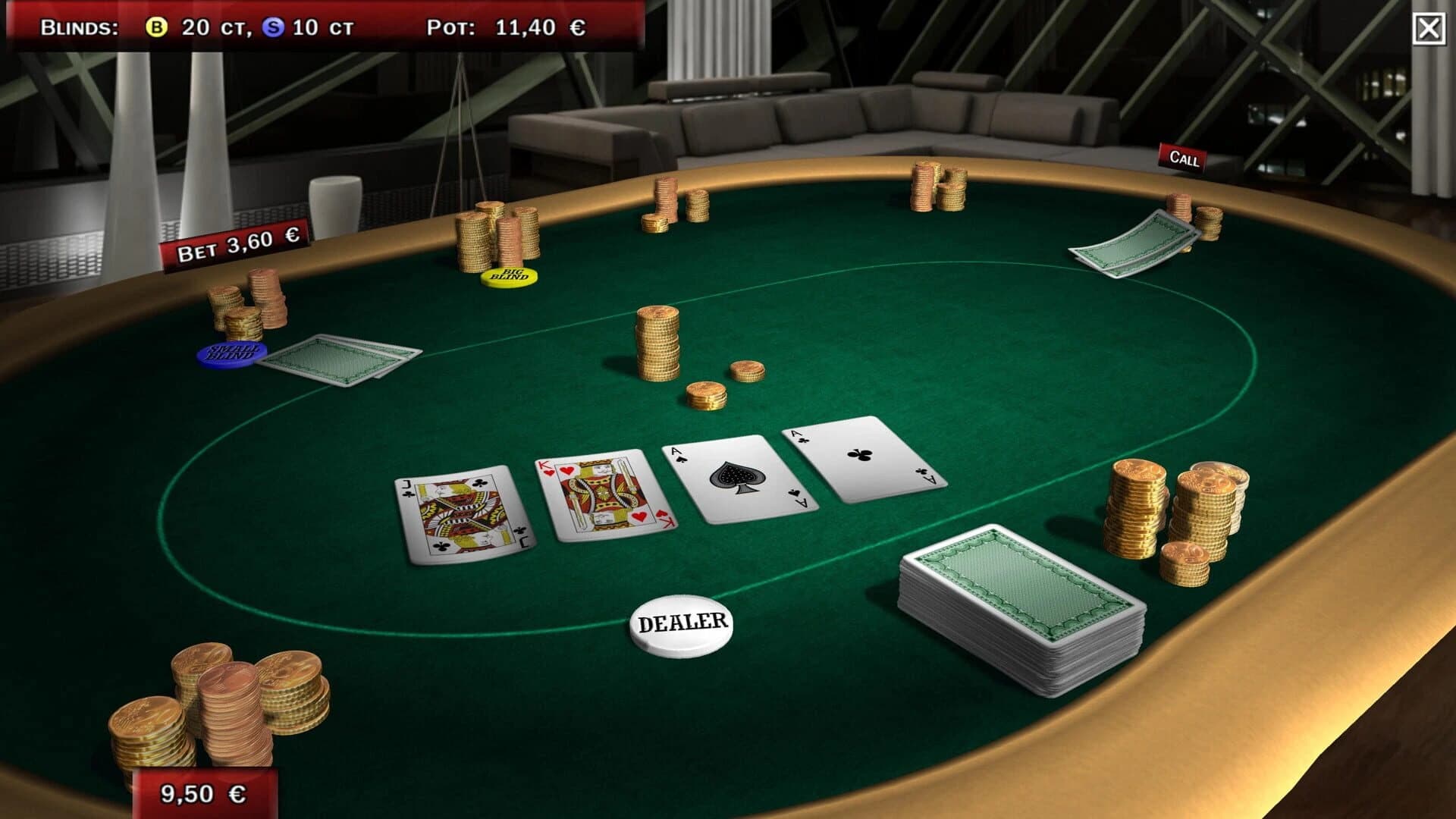Click the yellow big blind B icon
Viewport: 1456px width, 819px height.
coord(157,27)
